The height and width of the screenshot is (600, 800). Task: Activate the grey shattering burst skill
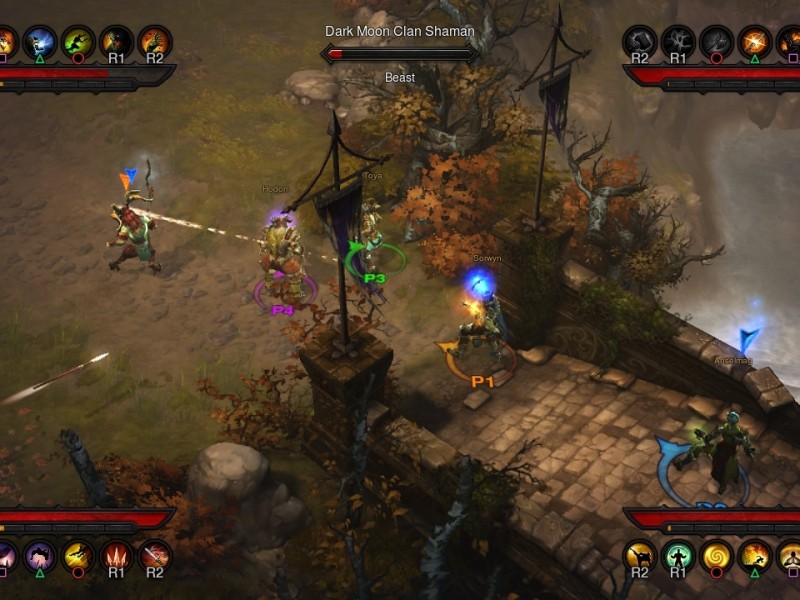(x=678, y=41)
